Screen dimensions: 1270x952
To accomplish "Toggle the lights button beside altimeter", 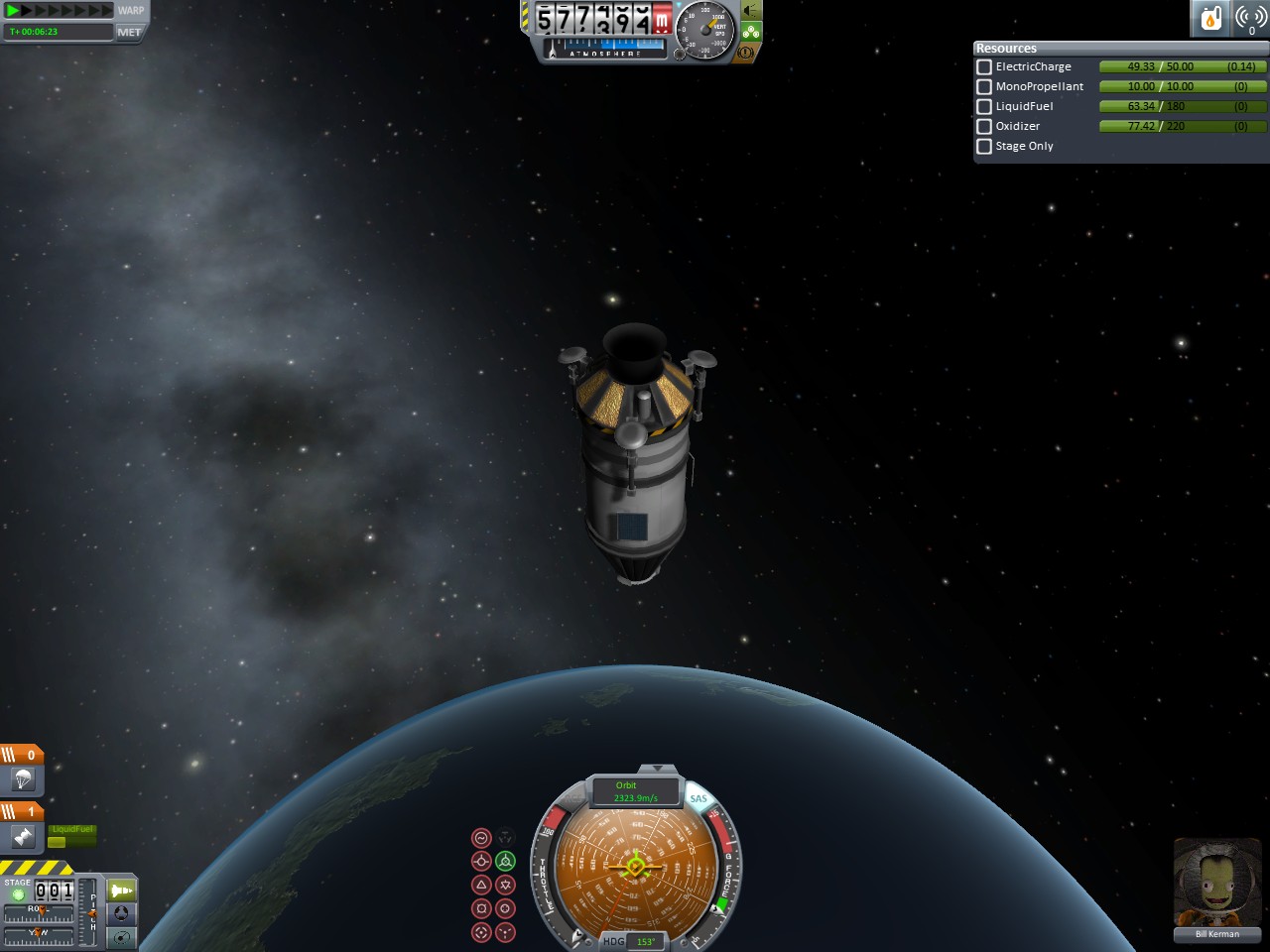I will [x=751, y=11].
